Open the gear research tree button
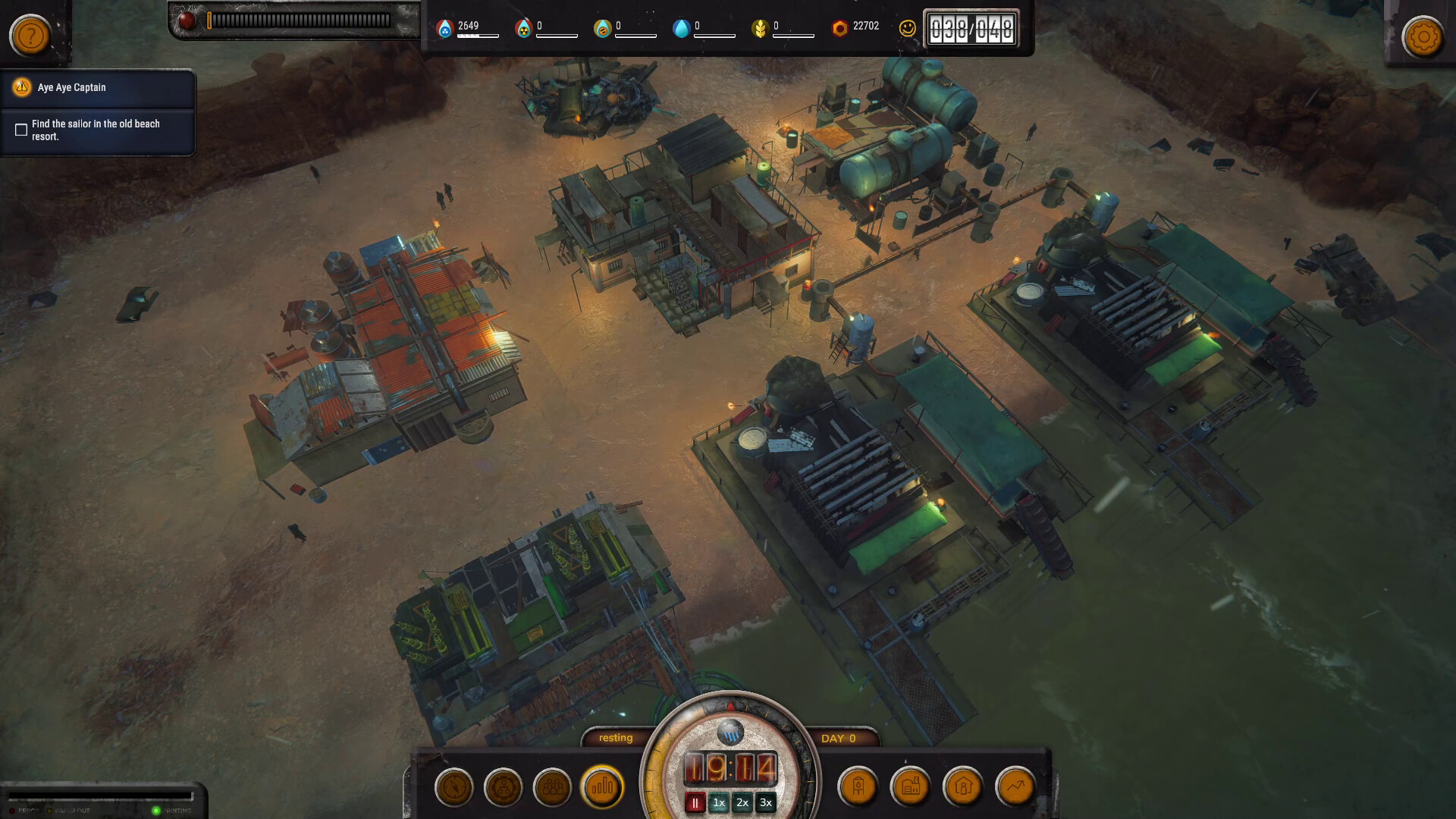The height and width of the screenshot is (819, 1456). 504,787
